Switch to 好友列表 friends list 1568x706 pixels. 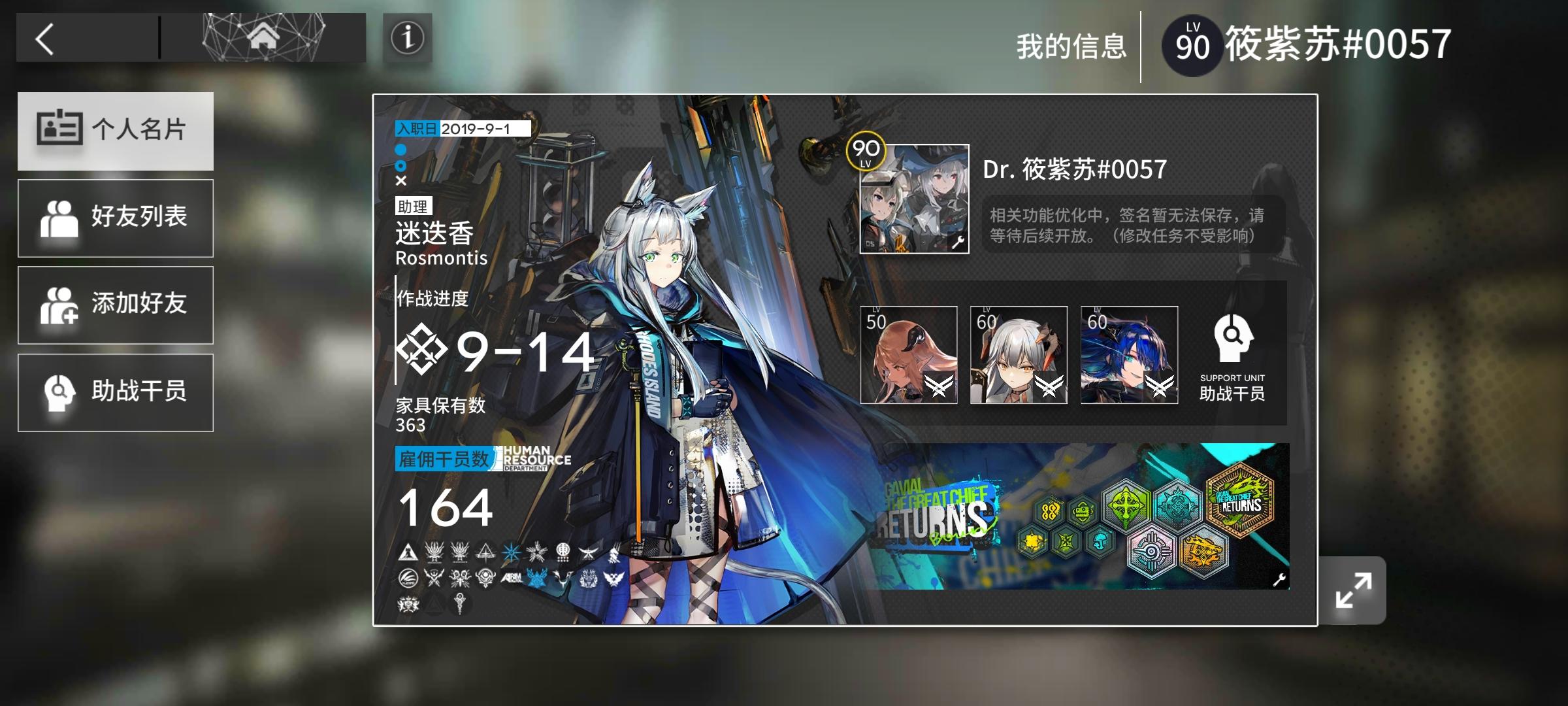(x=116, y=218)
